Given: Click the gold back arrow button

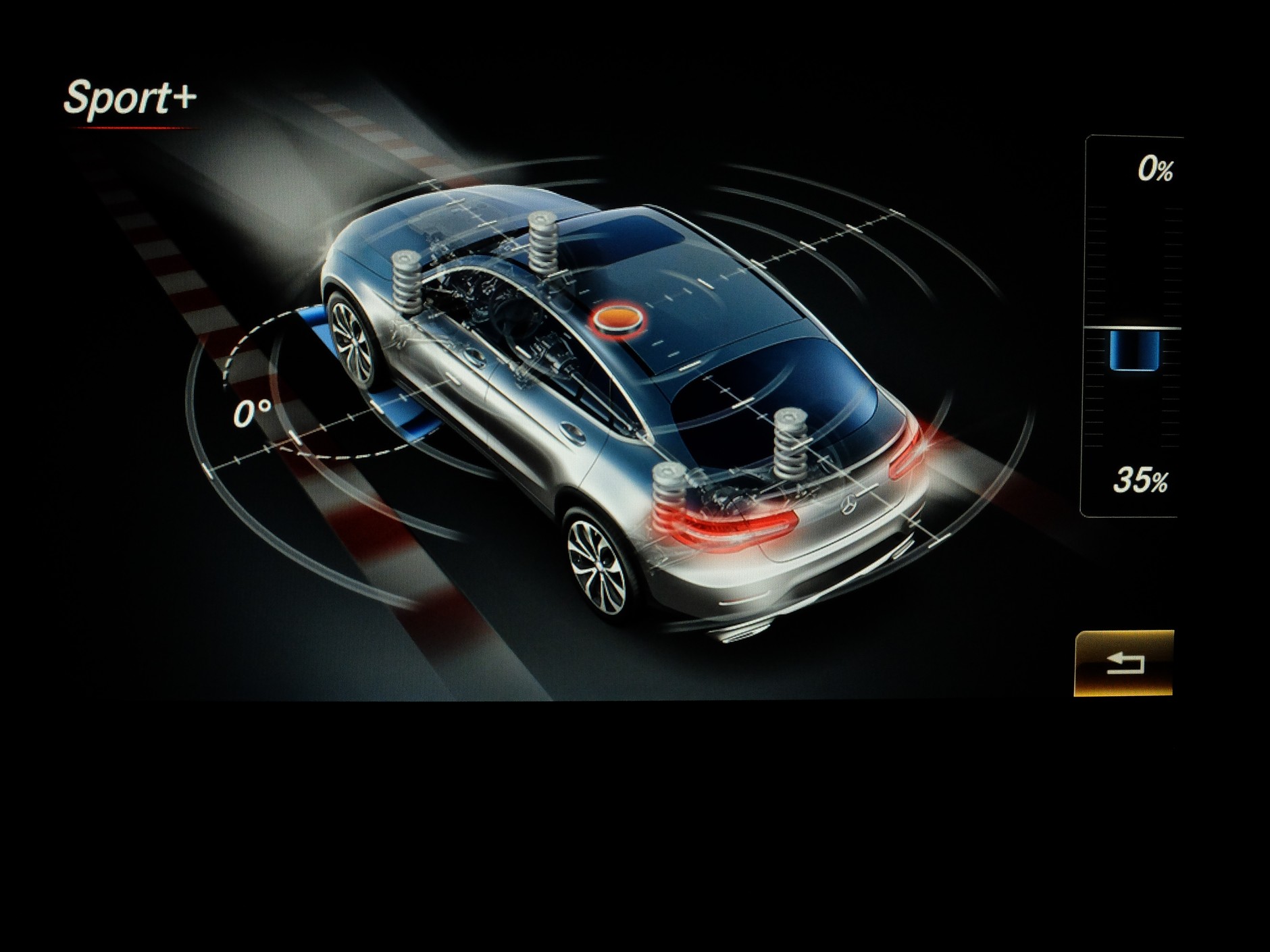Looking at the screenshot, I should (1123, 663).
